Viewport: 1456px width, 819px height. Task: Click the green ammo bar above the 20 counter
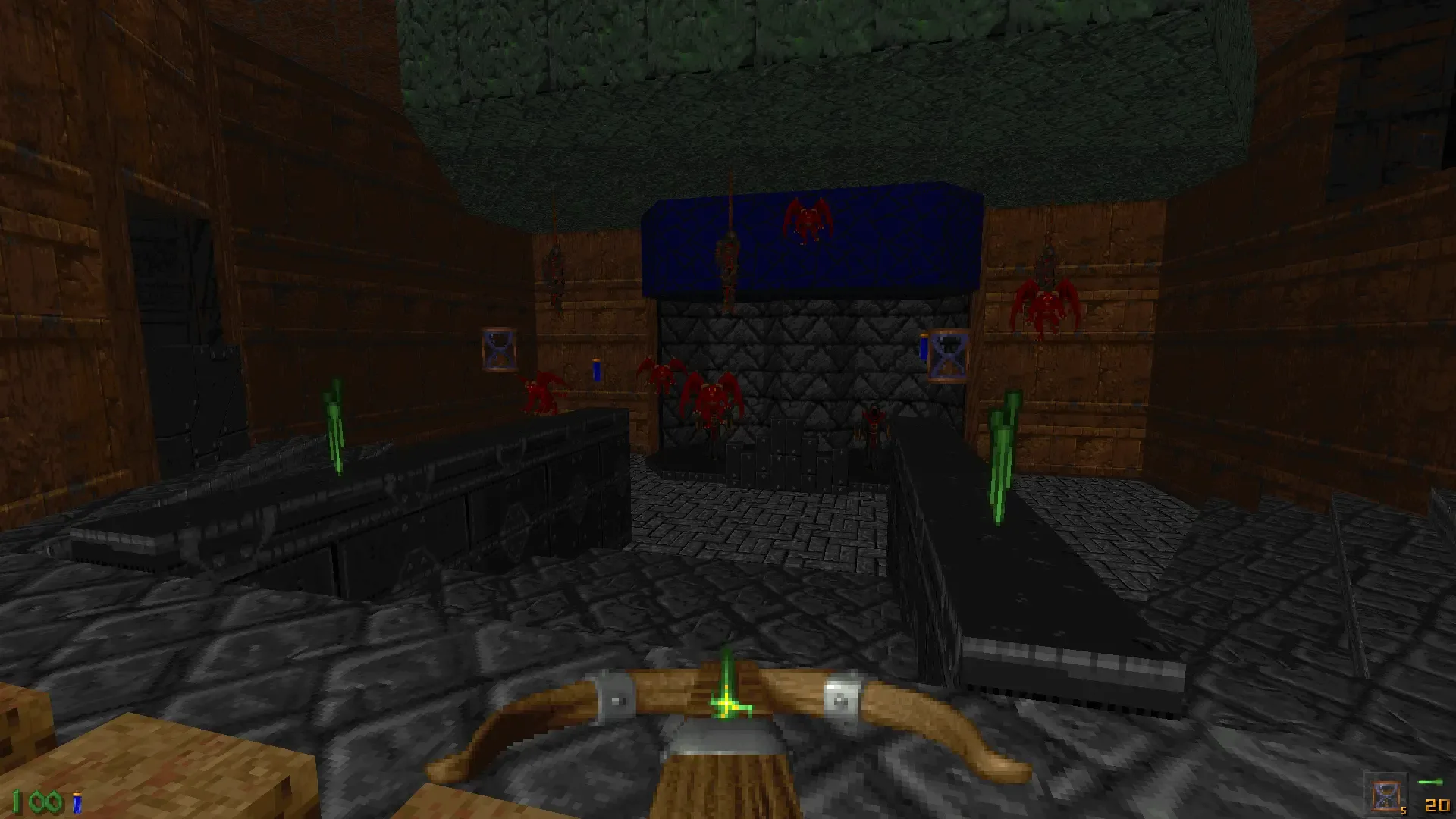pos(1430,783)
